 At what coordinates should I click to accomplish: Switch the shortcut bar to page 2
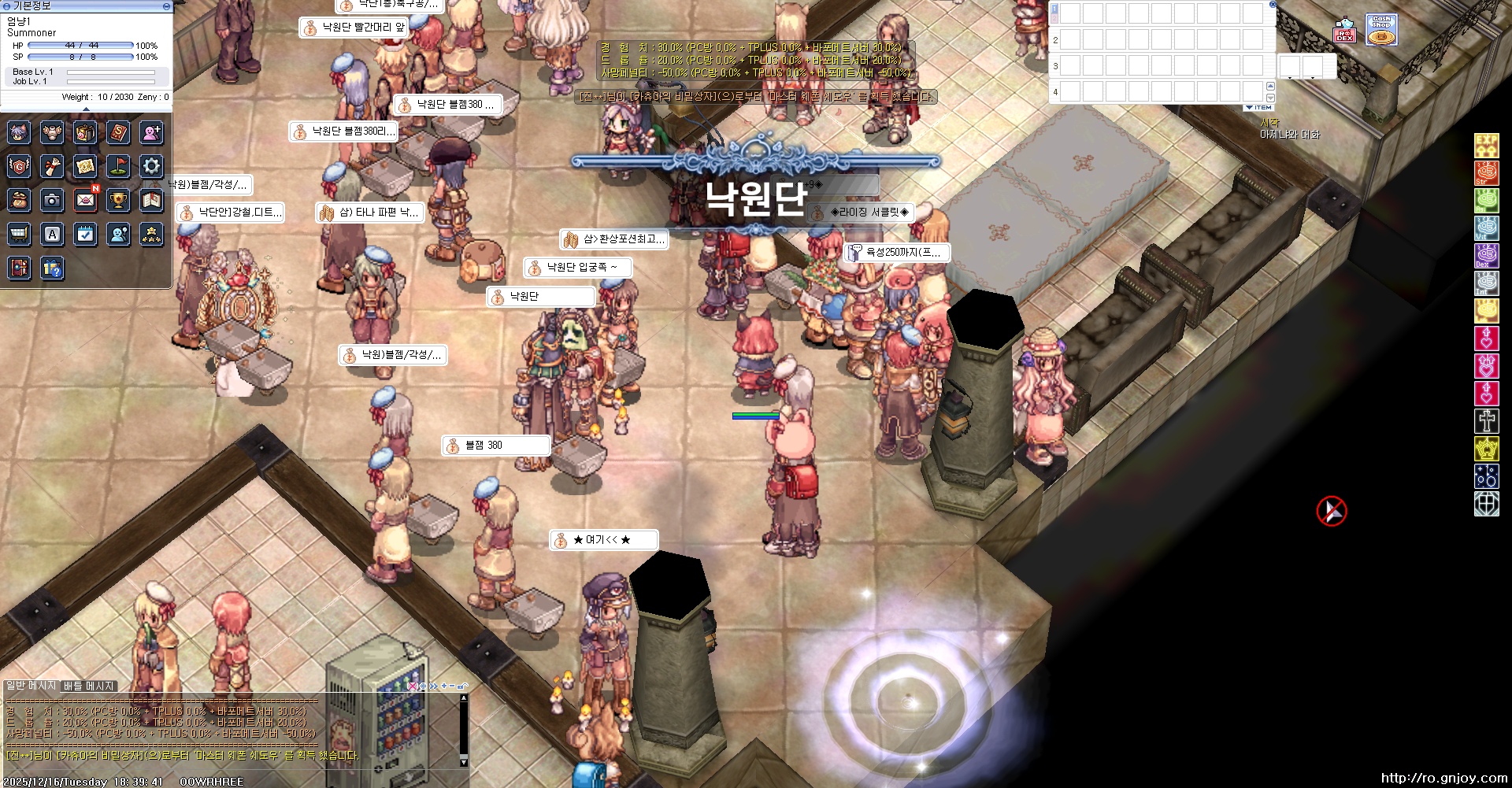click(x=1054, y=19)
